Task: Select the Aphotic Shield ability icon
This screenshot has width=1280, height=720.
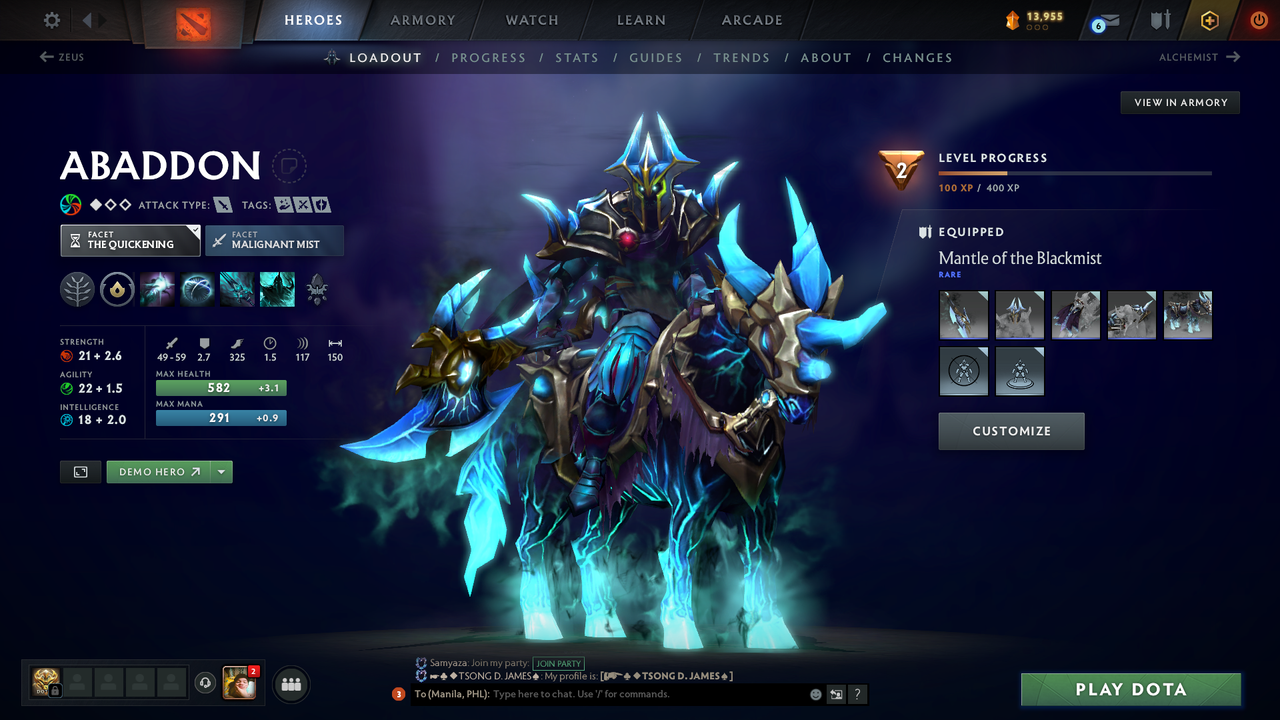Action: [196, 289]
